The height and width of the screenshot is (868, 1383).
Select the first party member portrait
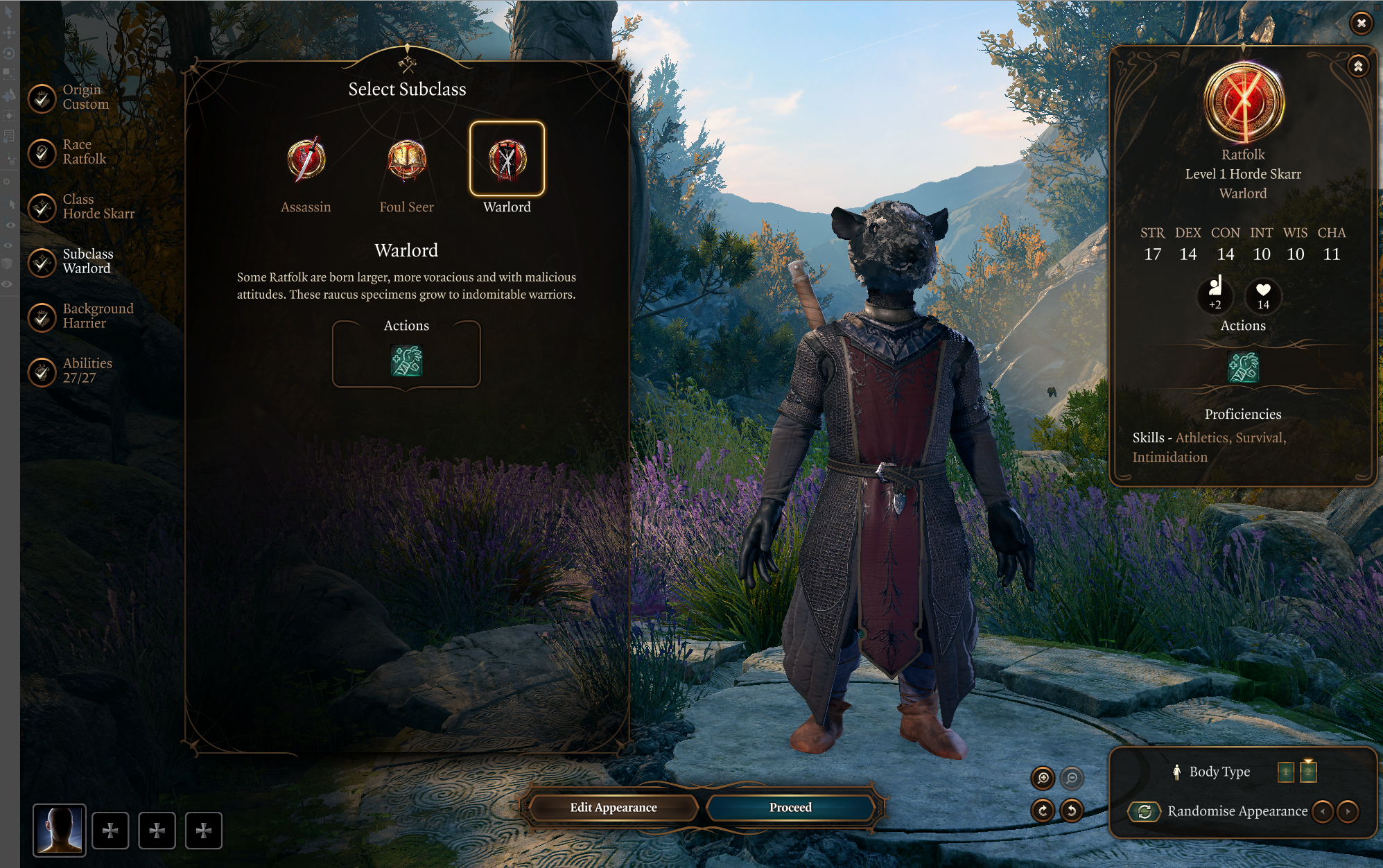click(60, 830)
